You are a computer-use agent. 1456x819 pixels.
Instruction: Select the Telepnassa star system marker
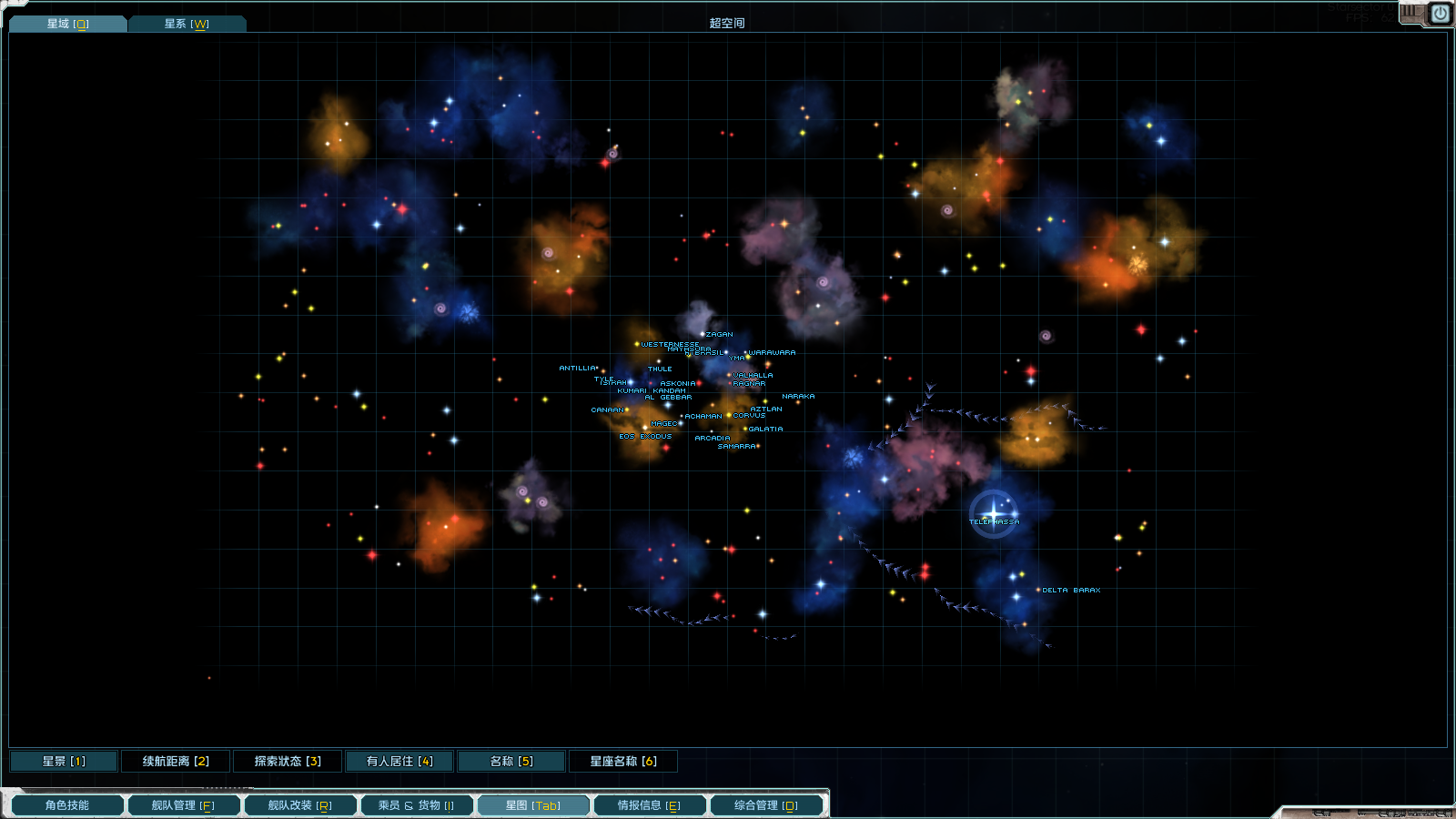(x=994, y=512)
